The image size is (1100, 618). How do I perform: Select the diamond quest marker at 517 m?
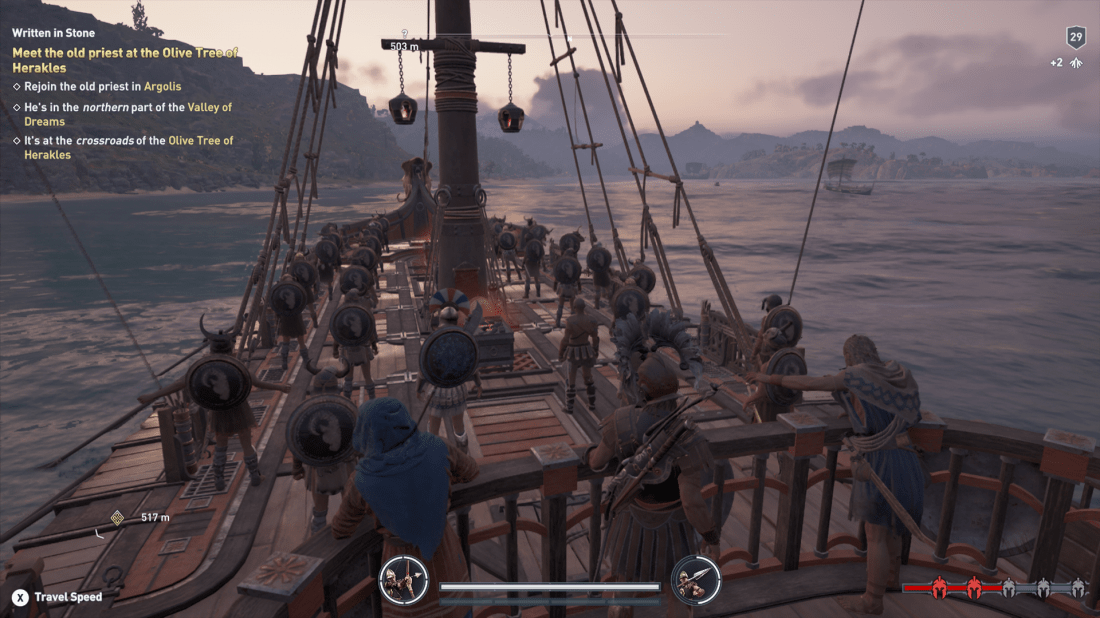pyautogui.click(x=117, y=517)
